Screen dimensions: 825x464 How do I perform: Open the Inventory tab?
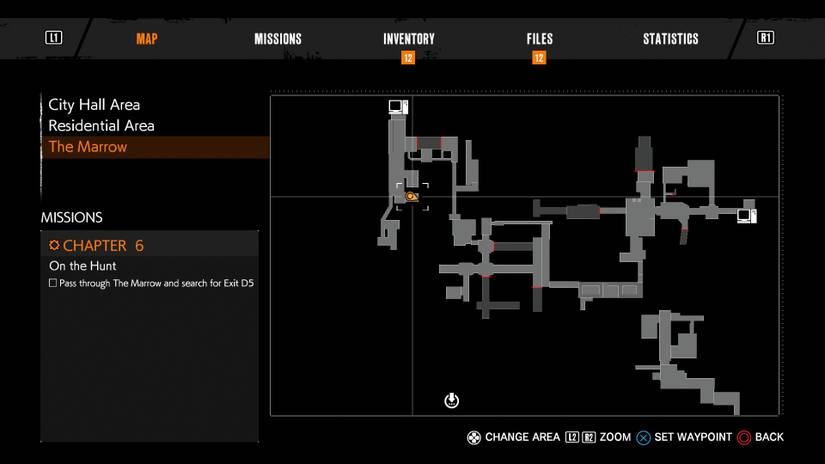408,39
